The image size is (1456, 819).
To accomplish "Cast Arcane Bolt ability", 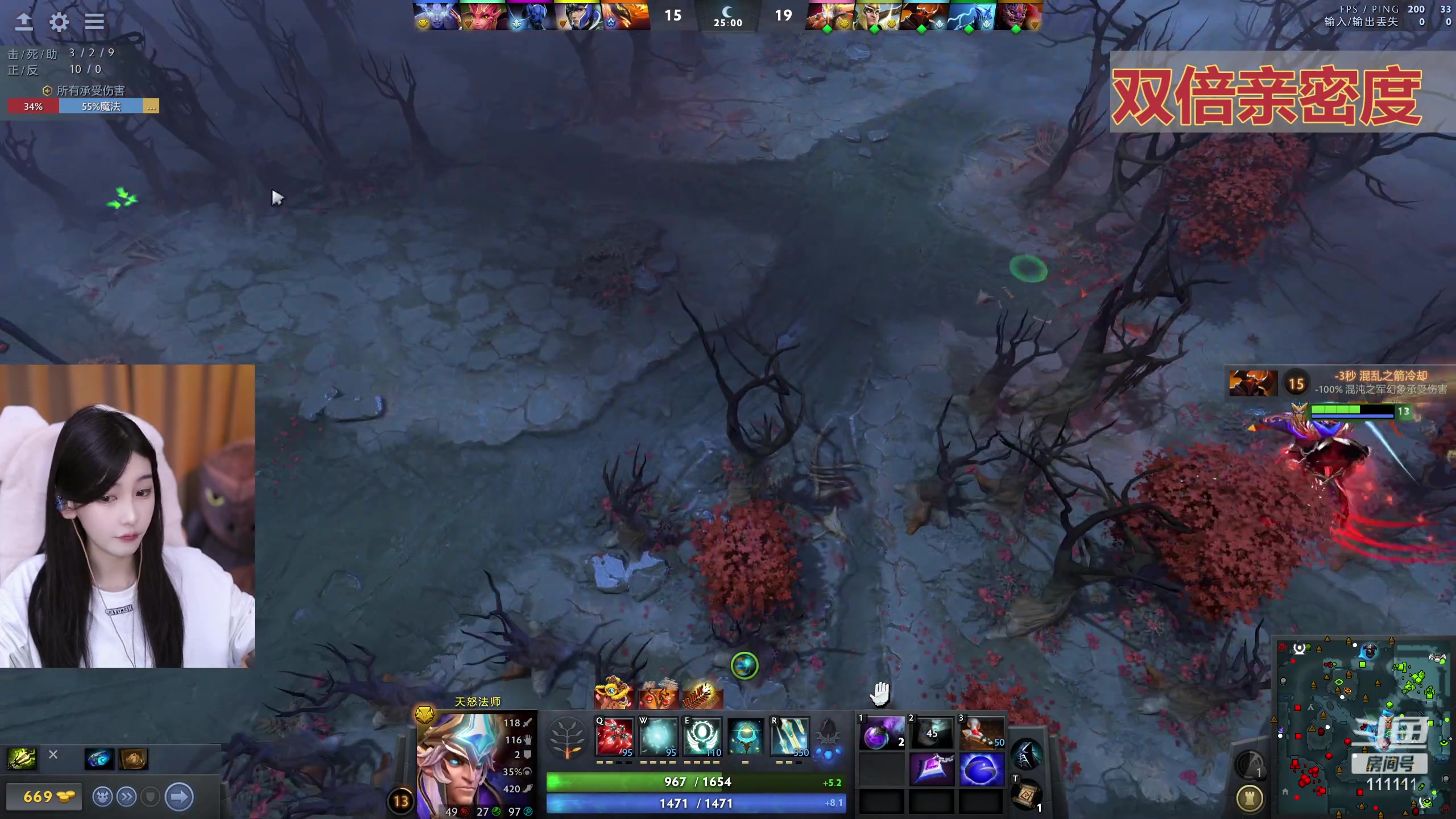I will click(x=614, y=737).
